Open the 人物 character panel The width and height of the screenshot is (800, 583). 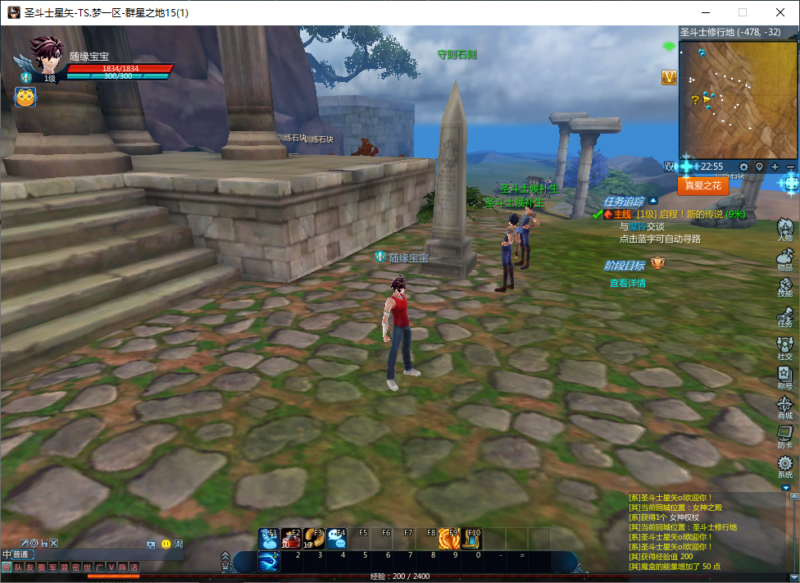[x=785, y=227]
